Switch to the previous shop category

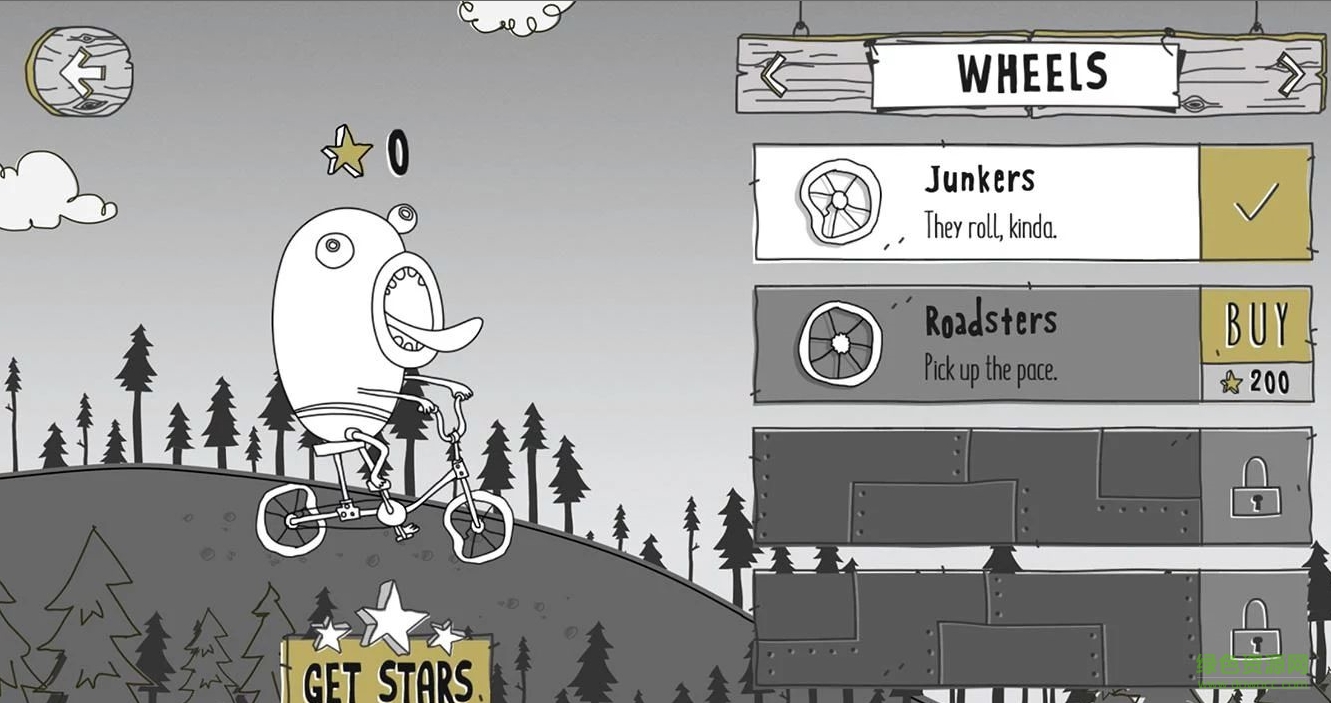tap(775, 75)
